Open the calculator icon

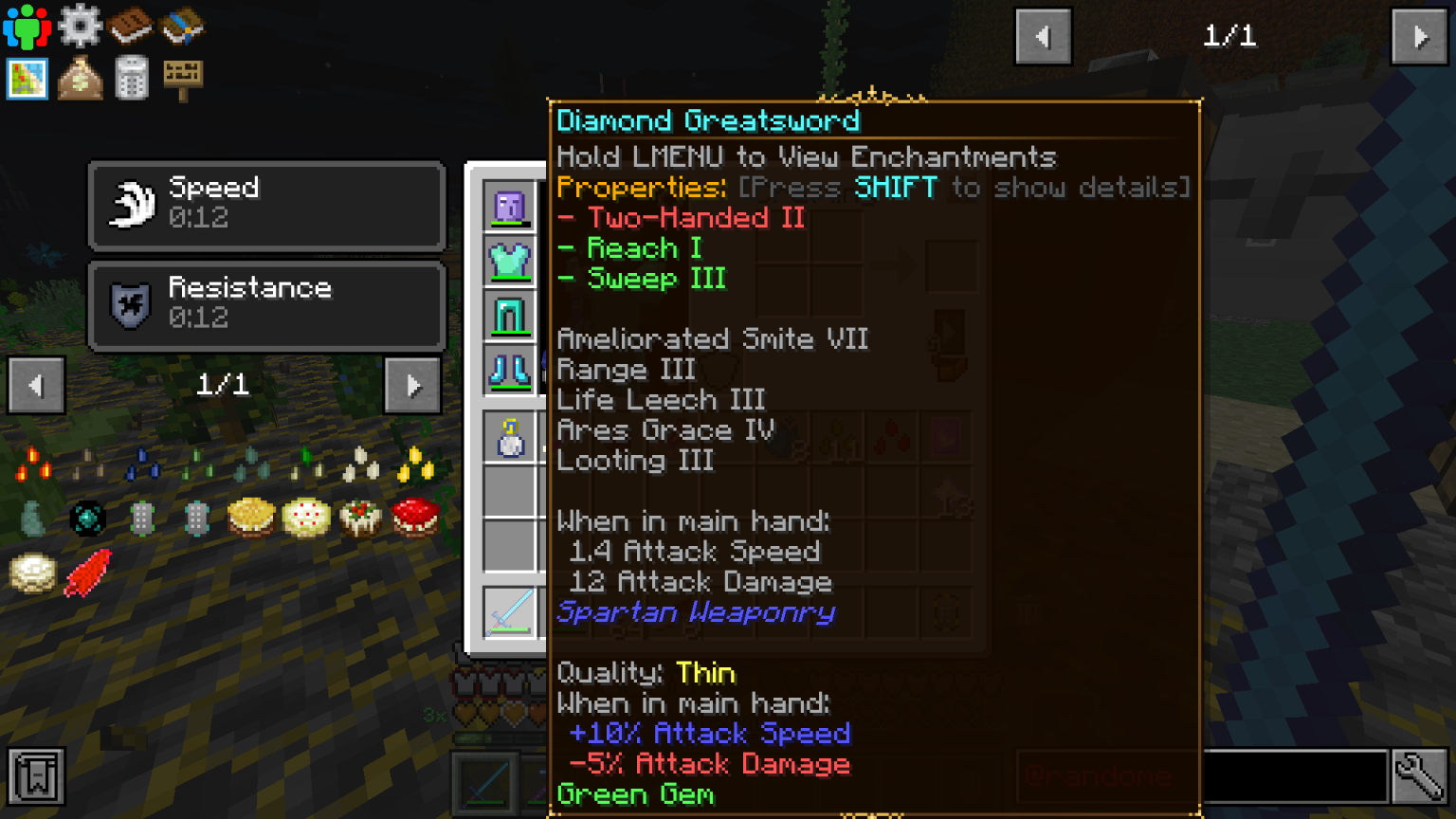click(133, 79)
